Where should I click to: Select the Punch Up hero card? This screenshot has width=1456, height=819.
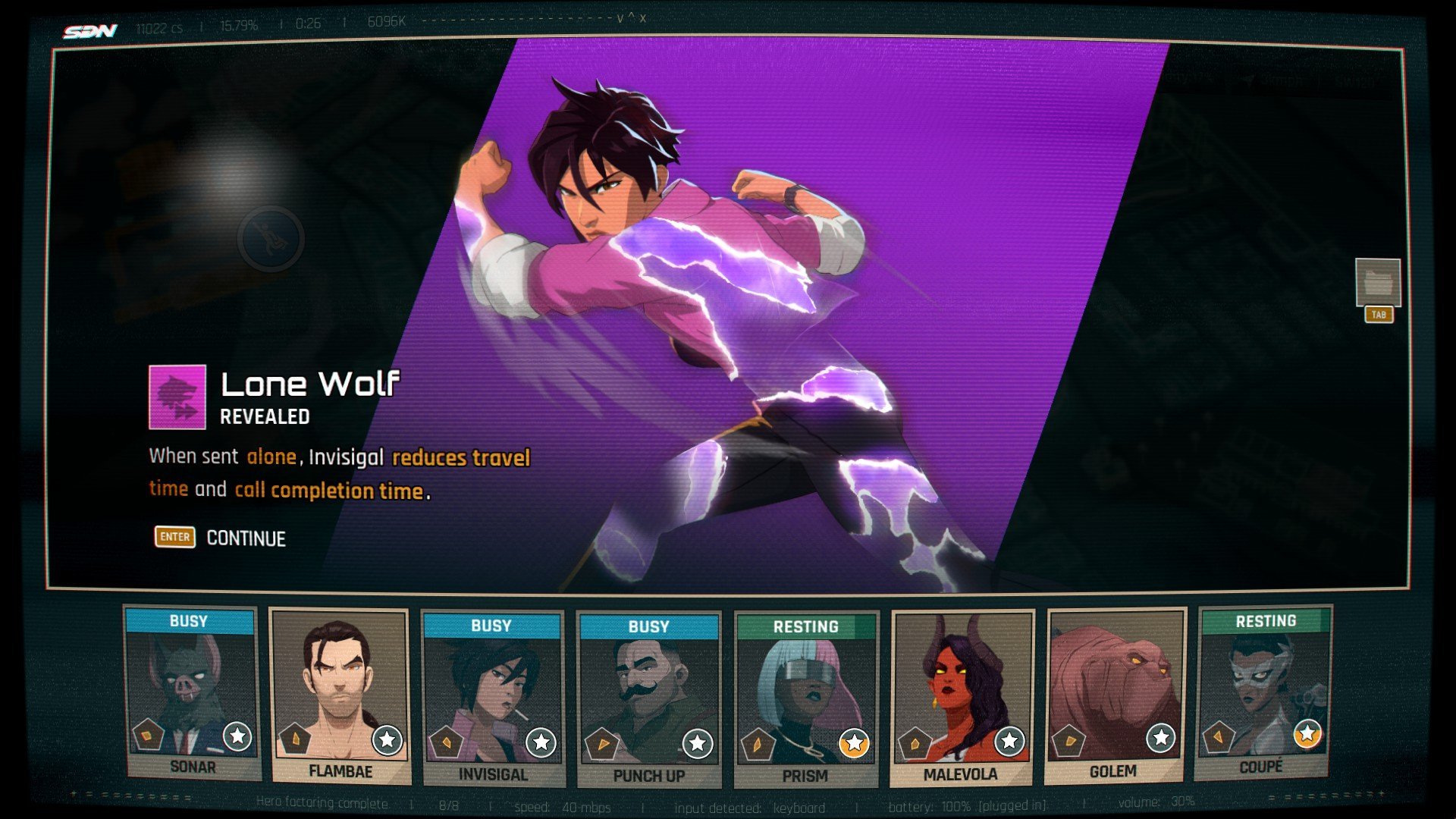[x=648, y=700]
